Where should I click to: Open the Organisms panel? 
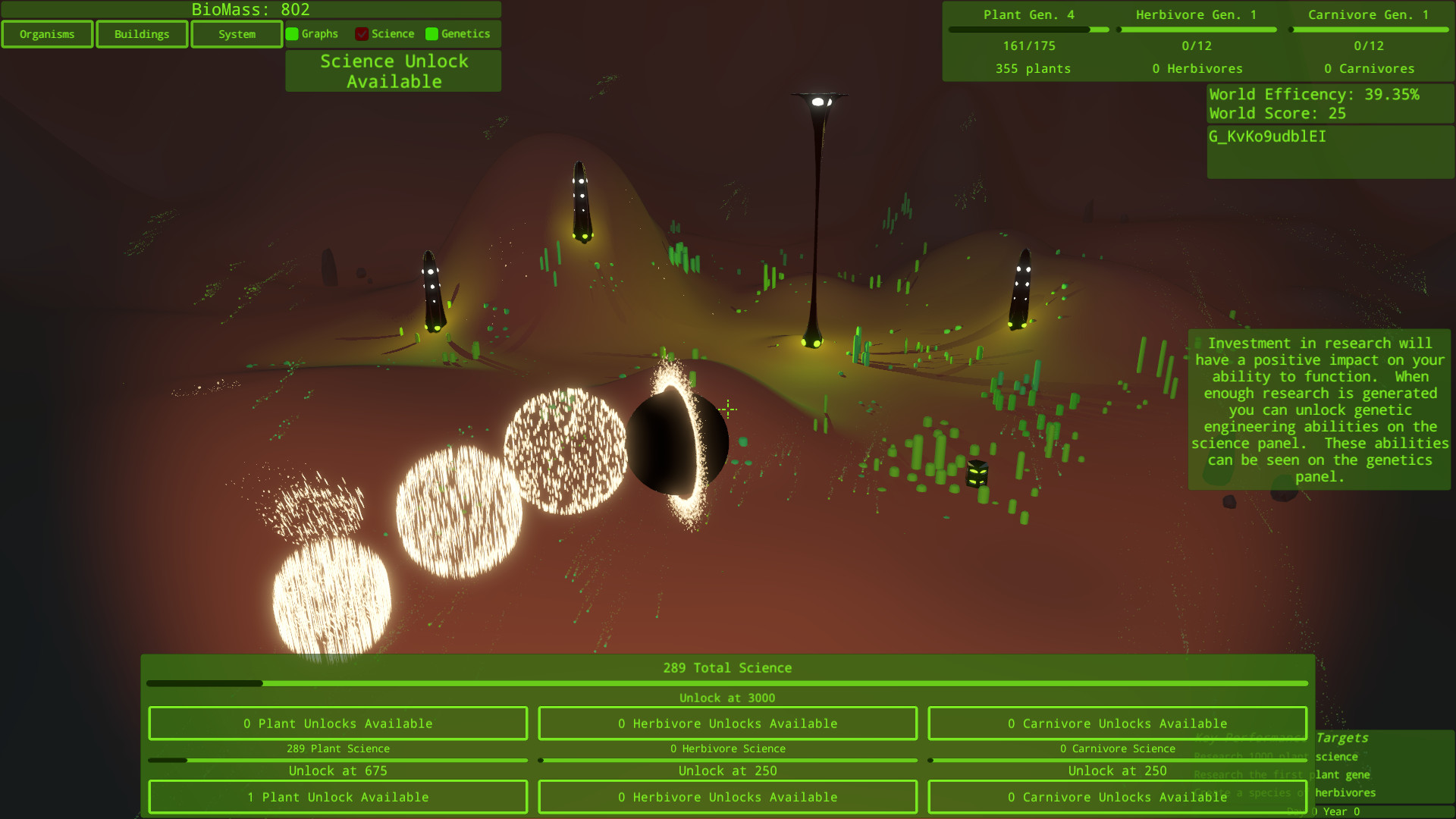coord(47,33)
